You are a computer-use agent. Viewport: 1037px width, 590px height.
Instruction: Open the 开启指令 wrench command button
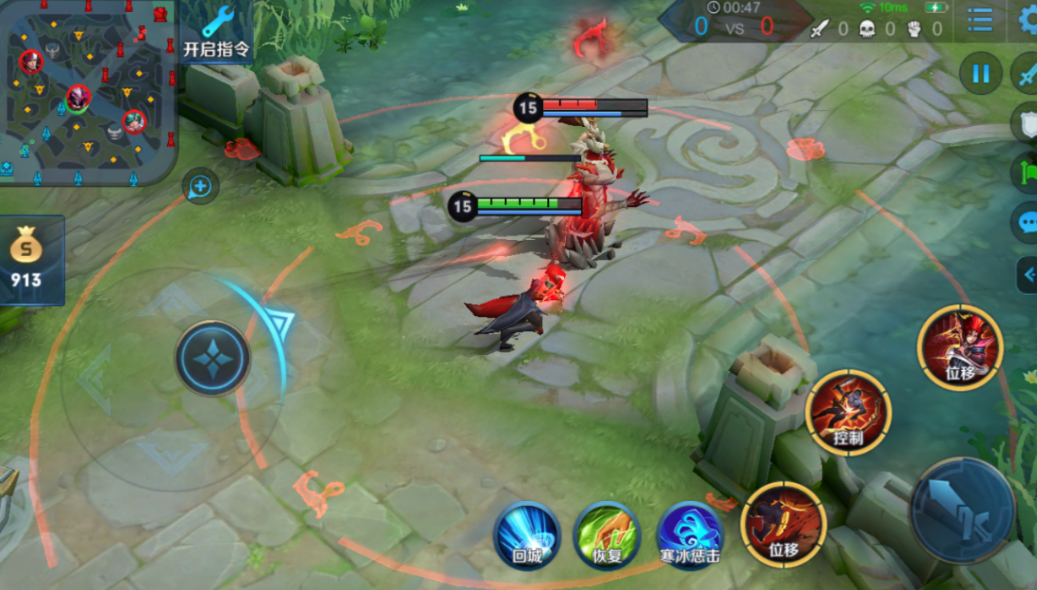click(x=216, y=32)
